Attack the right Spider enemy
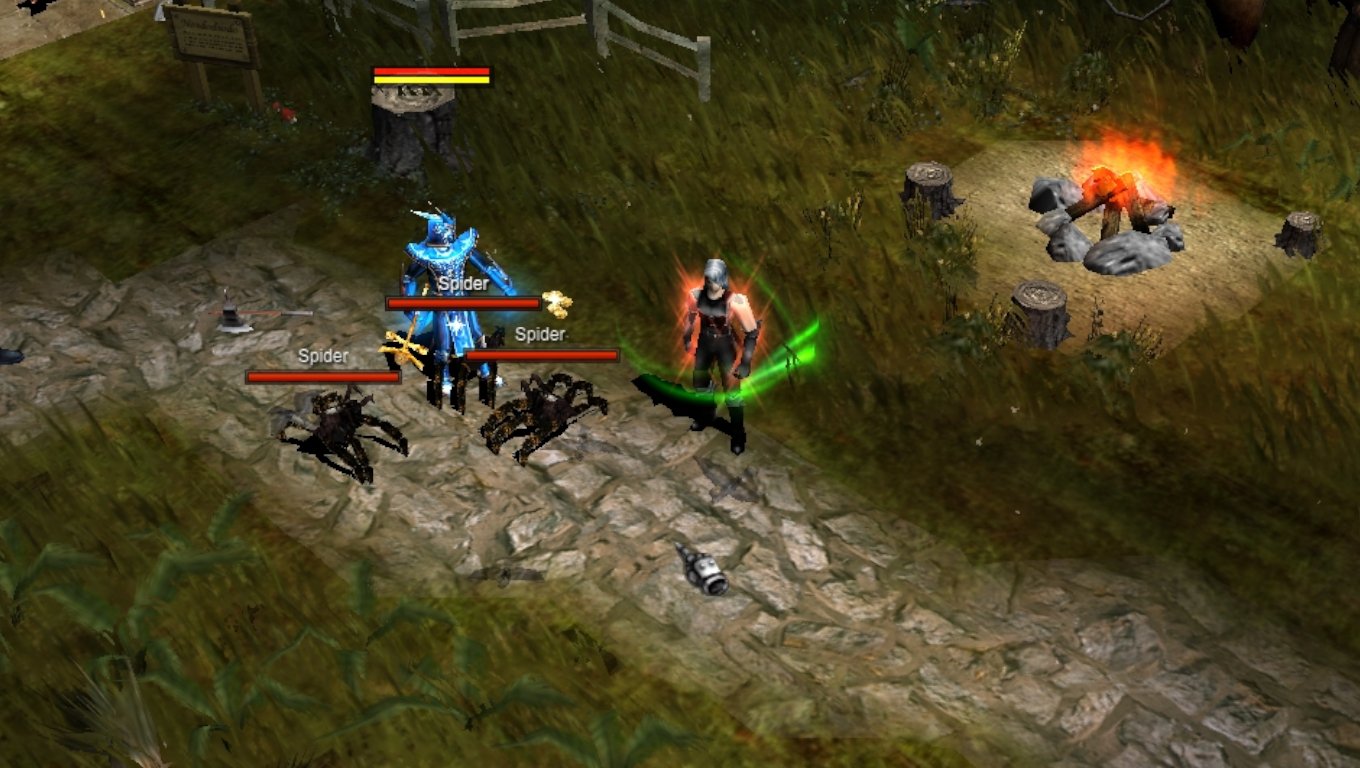Viewport: 1360px width, 768px height. click(x=540, y=420)
